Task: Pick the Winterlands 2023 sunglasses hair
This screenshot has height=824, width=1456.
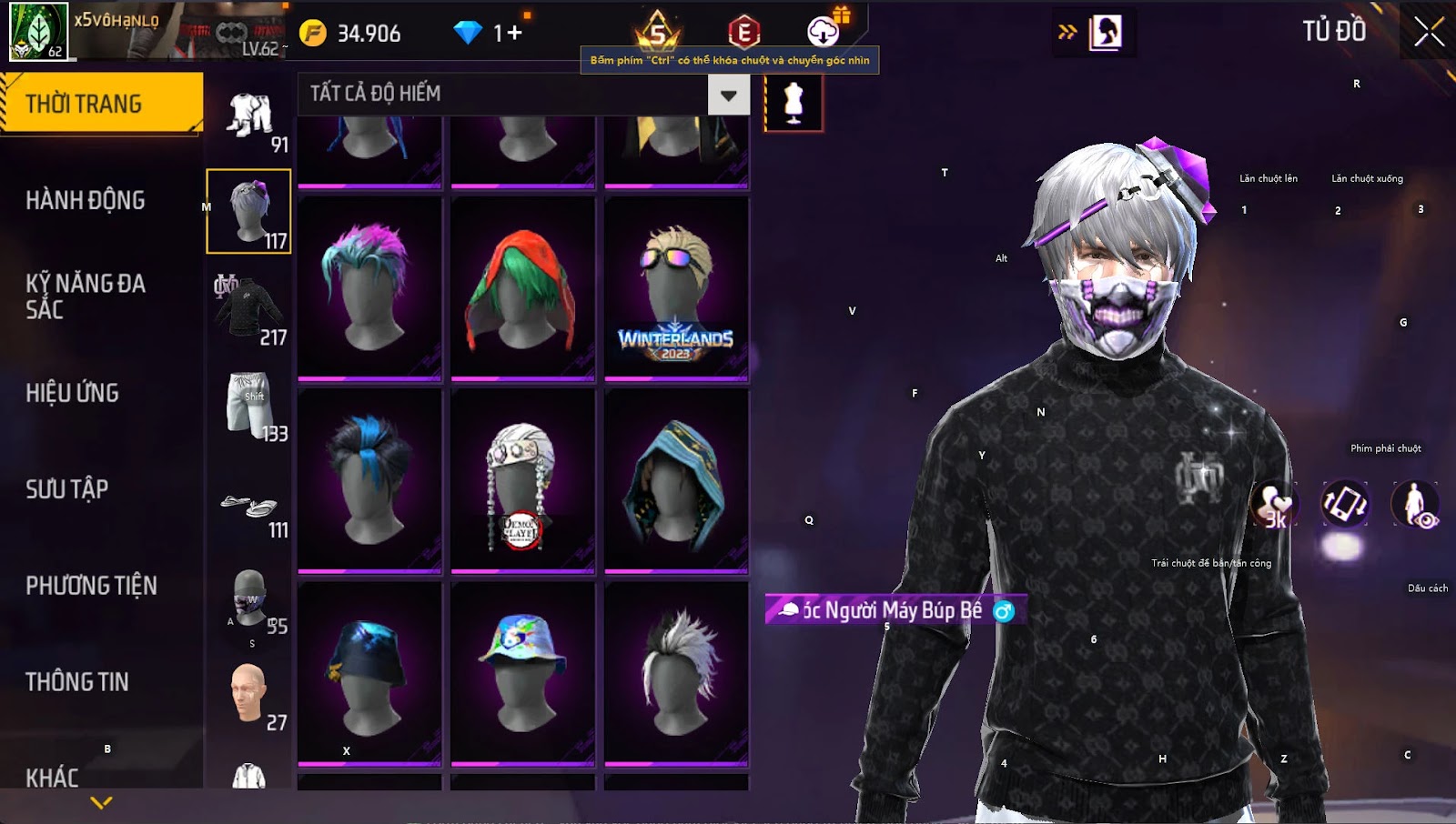Action: (675, 286)
